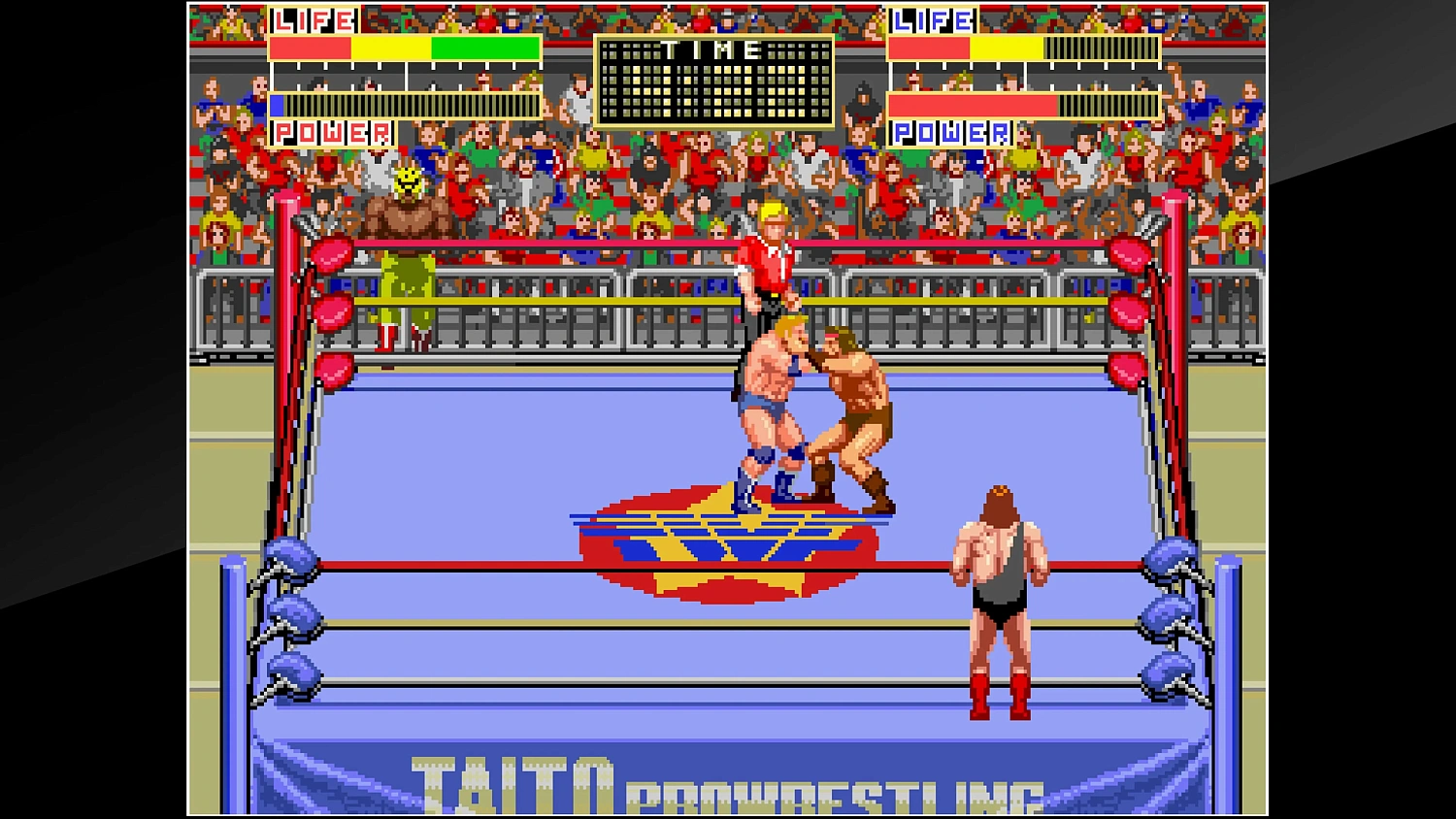Select the TIME header on the scoreboard
The width and height of the screenshot is (1456, 819).
pos(715,50)
